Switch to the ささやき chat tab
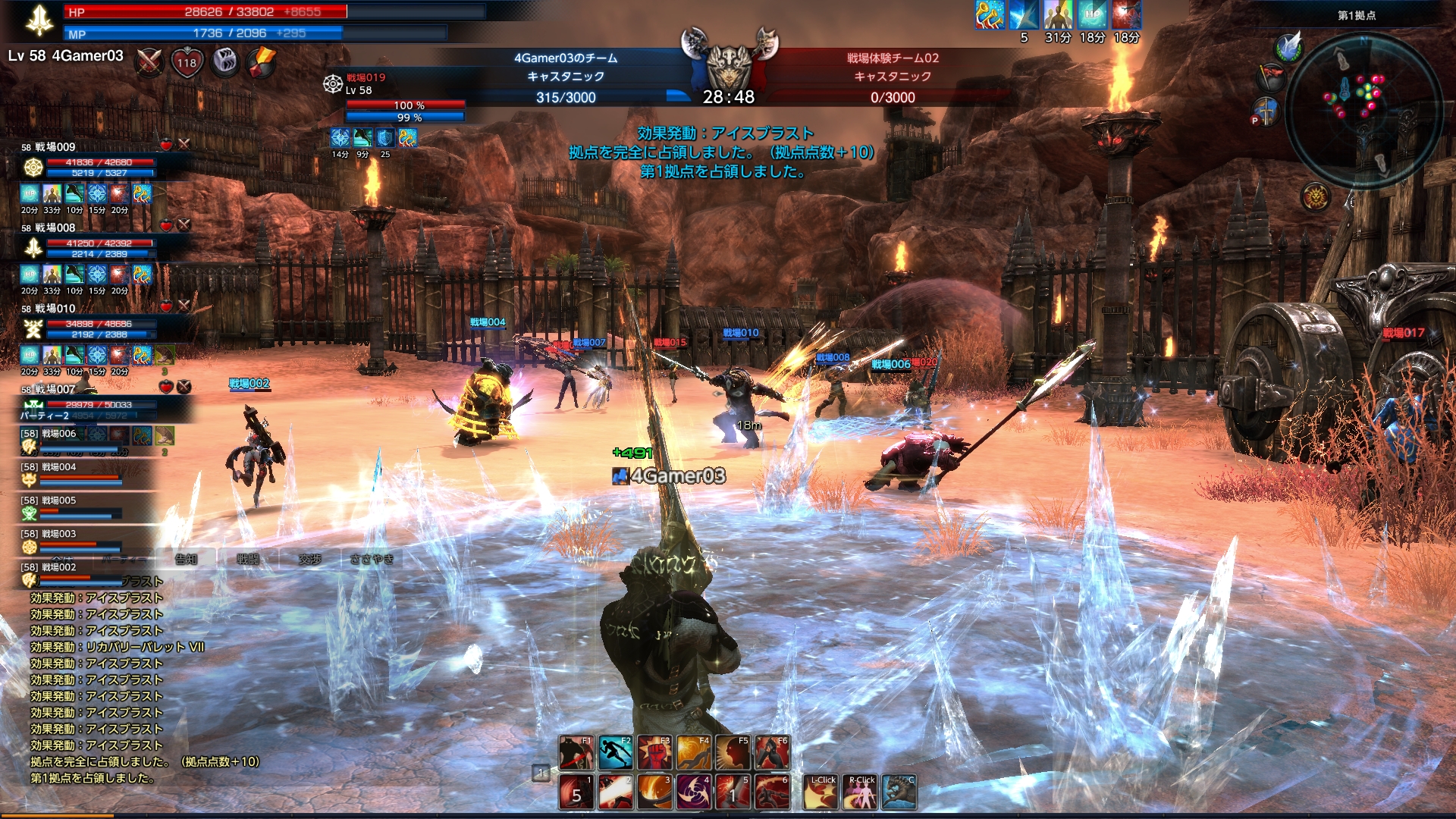Screen dimensions: 1456x819 (x=372, y=559)
